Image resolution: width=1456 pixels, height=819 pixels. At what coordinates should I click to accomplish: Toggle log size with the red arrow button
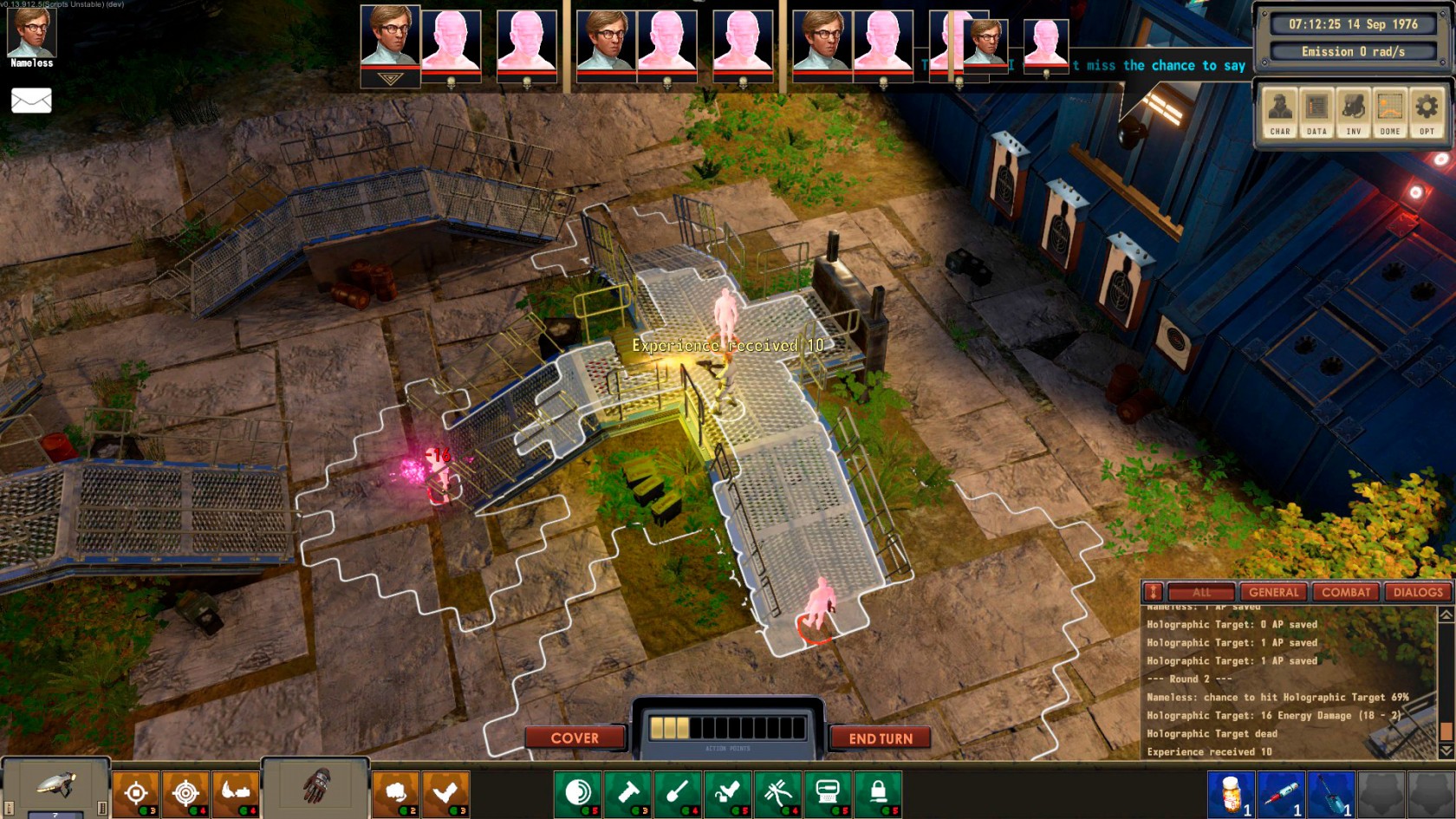[x=1153, y=593]
